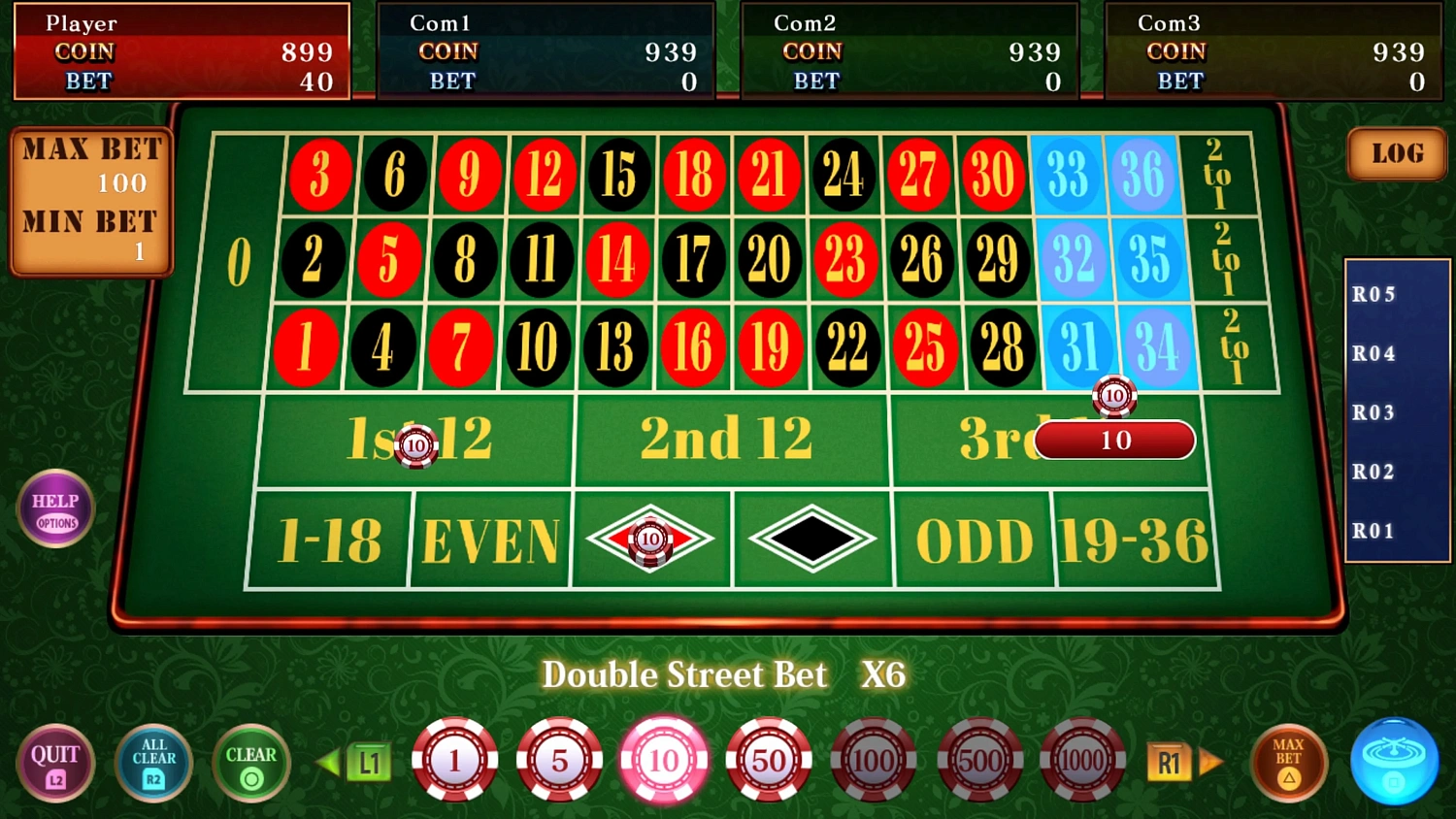Select the 100 value betting chip
1456x819 pixels.
coord(873,761)
